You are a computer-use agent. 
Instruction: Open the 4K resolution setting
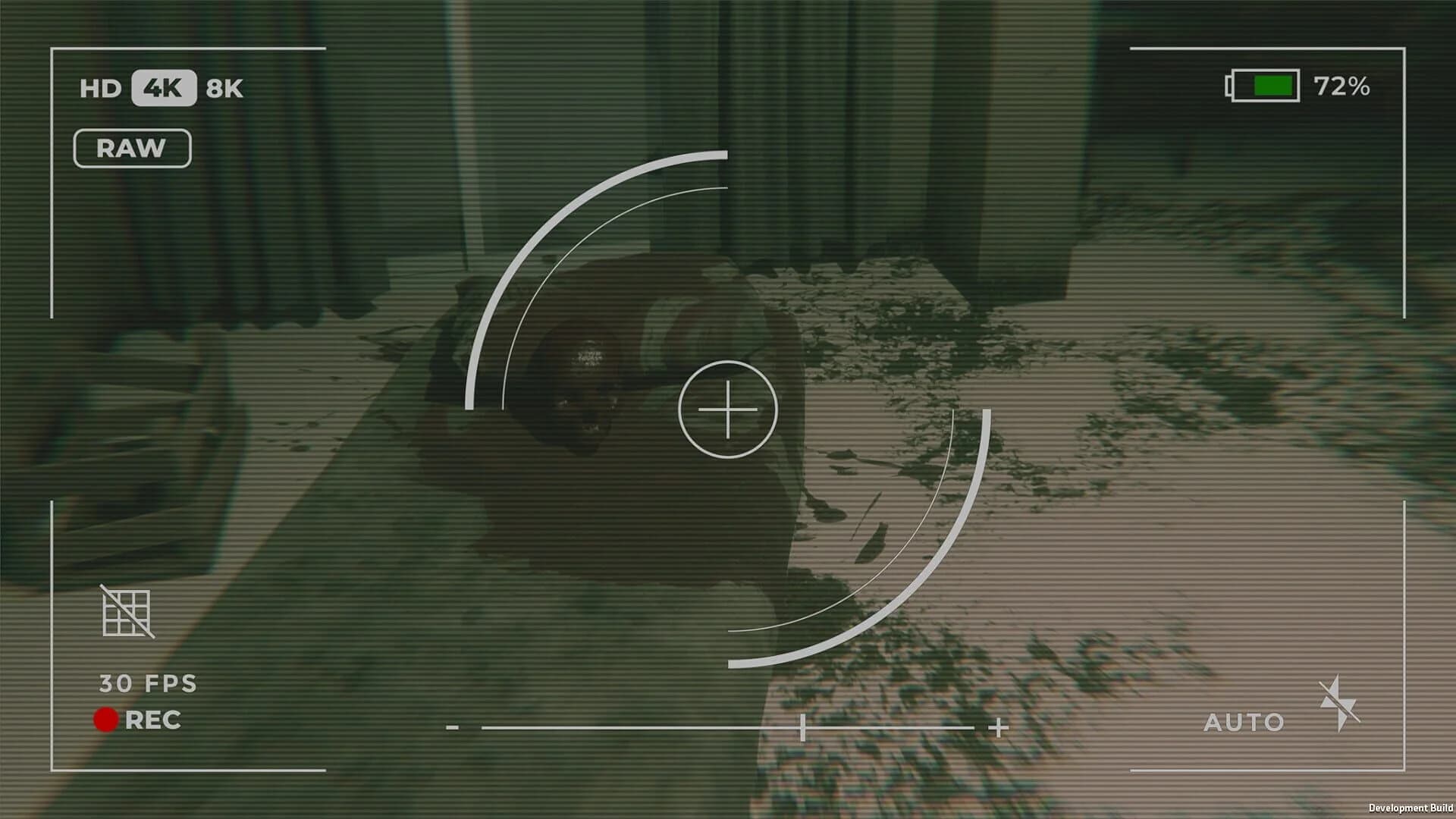[164, 88]
